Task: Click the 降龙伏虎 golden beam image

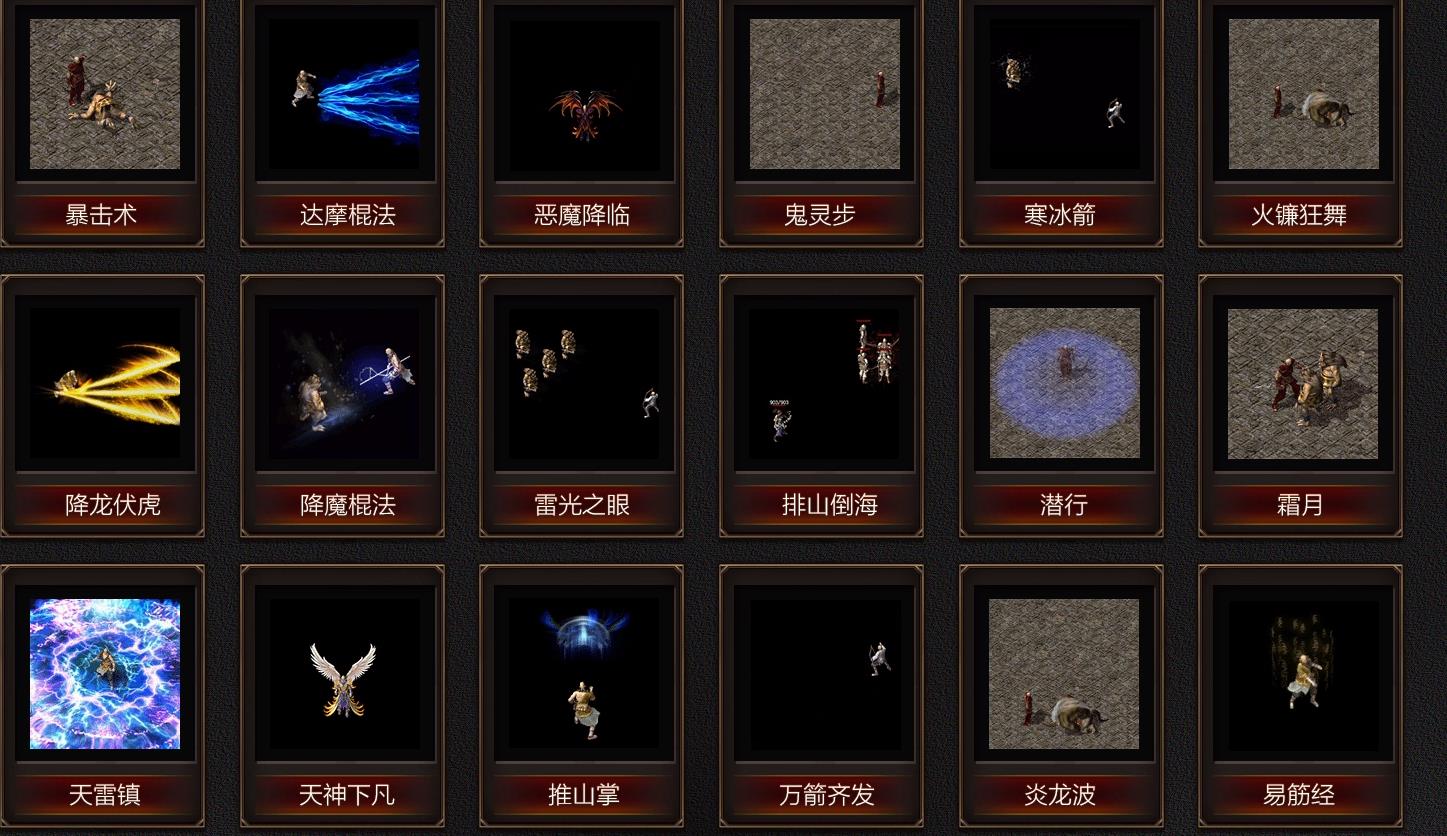Action: tap(104, 383)
